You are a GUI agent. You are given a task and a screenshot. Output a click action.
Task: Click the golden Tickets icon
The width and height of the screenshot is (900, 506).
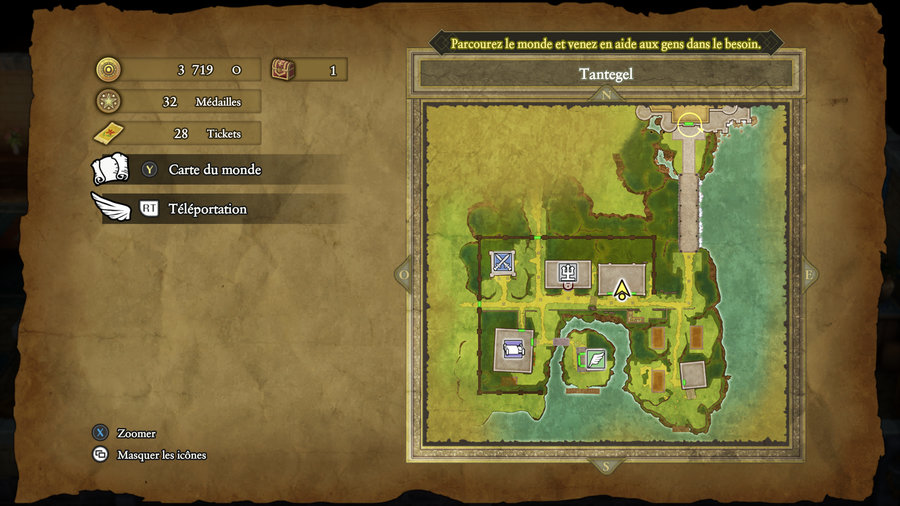[108, 133]
